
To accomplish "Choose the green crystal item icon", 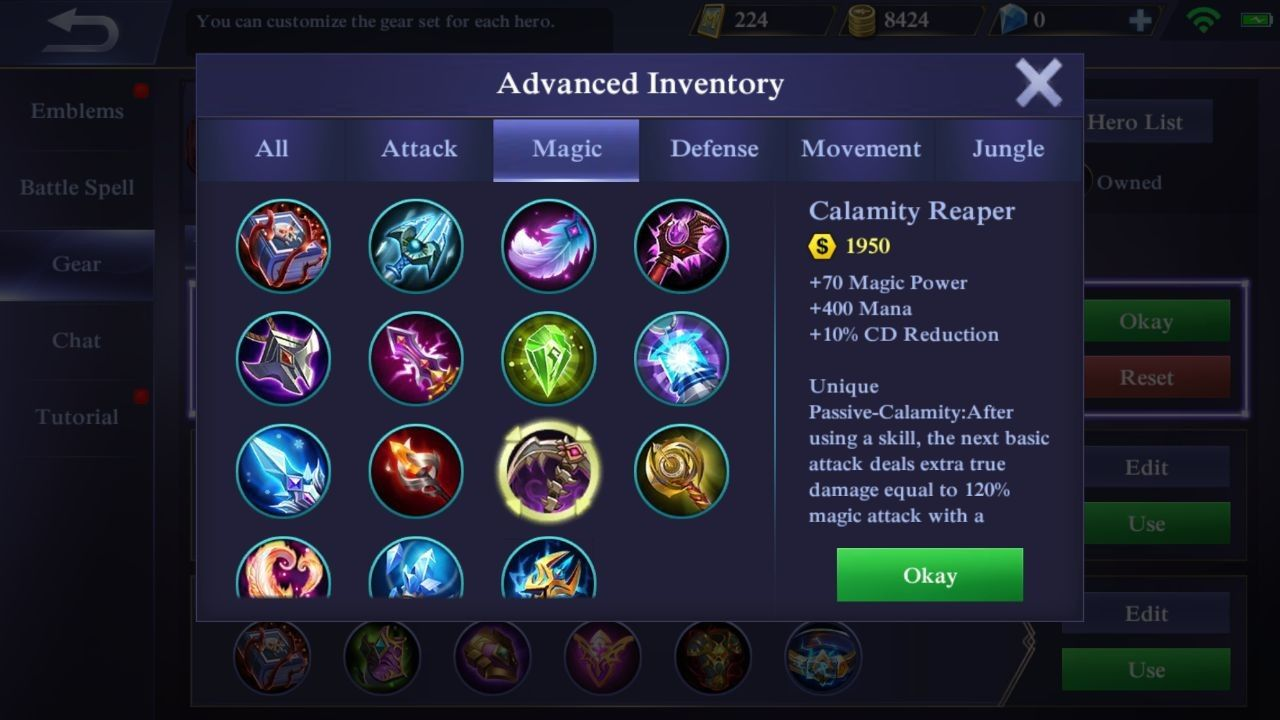I will click(549, 359).
